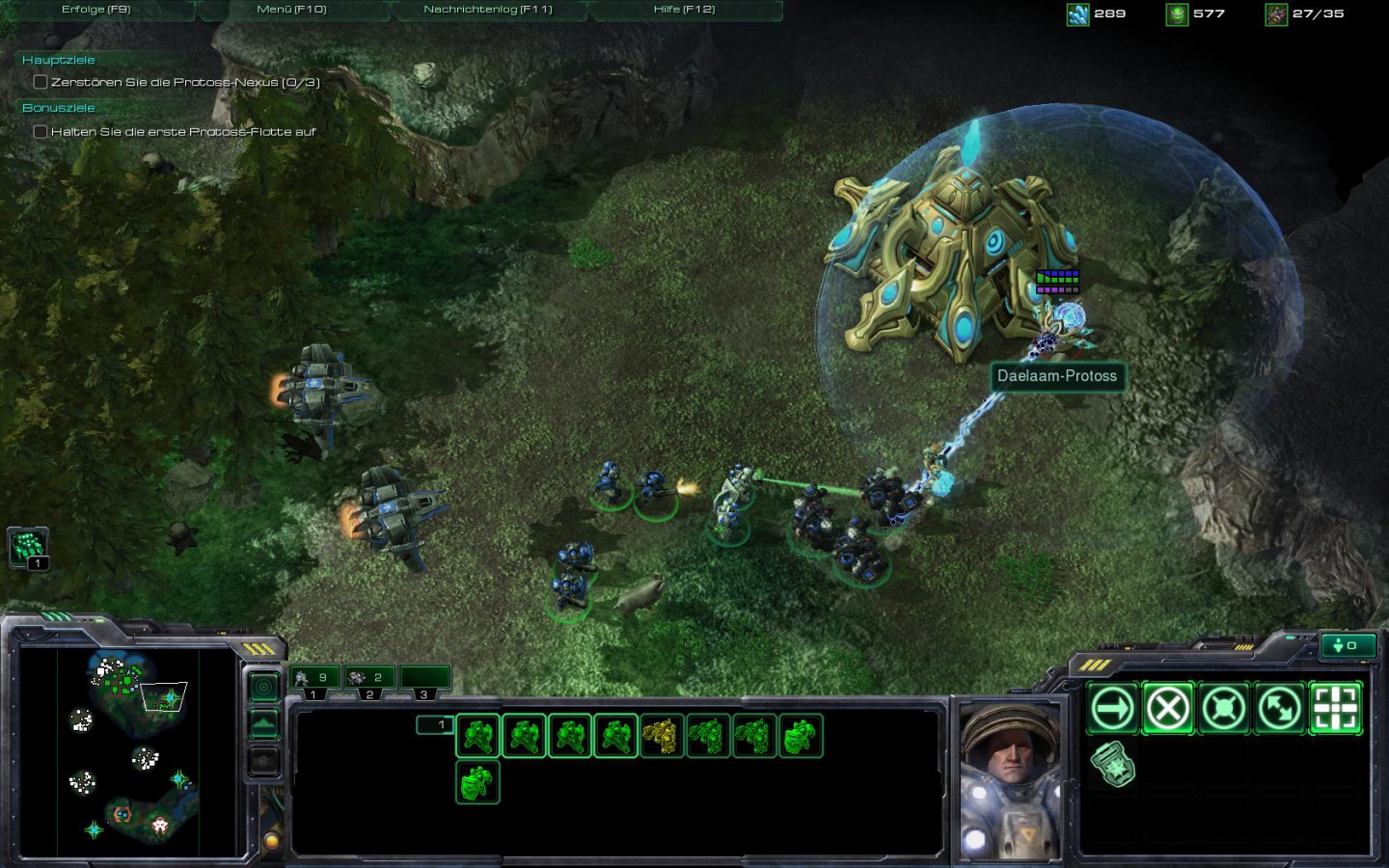Select control group 2 tab with 2 units
Viewport: 1389px width, 868px height.
click(369, 678)
